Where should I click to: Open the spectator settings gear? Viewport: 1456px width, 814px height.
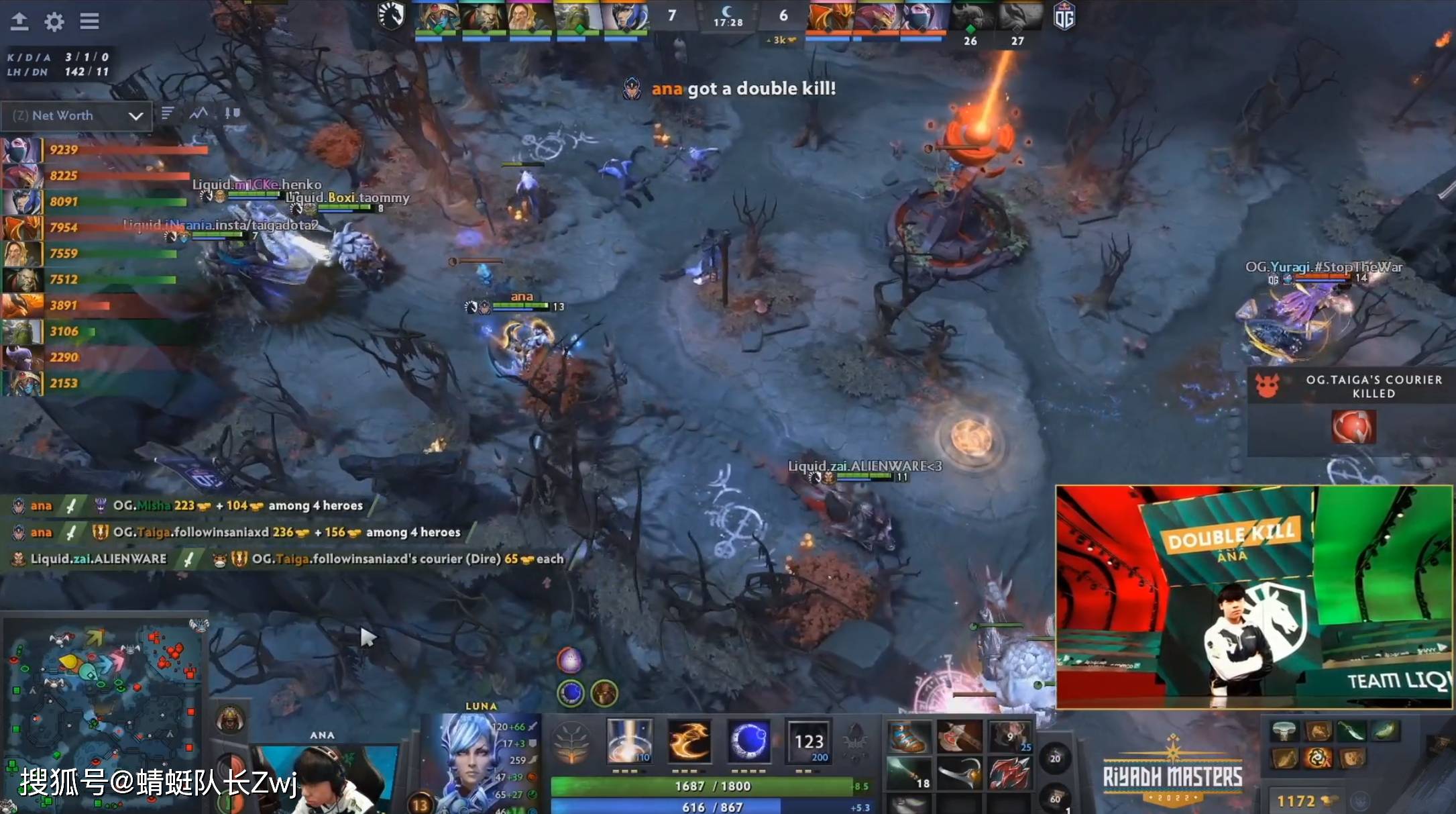coord(53,21)
